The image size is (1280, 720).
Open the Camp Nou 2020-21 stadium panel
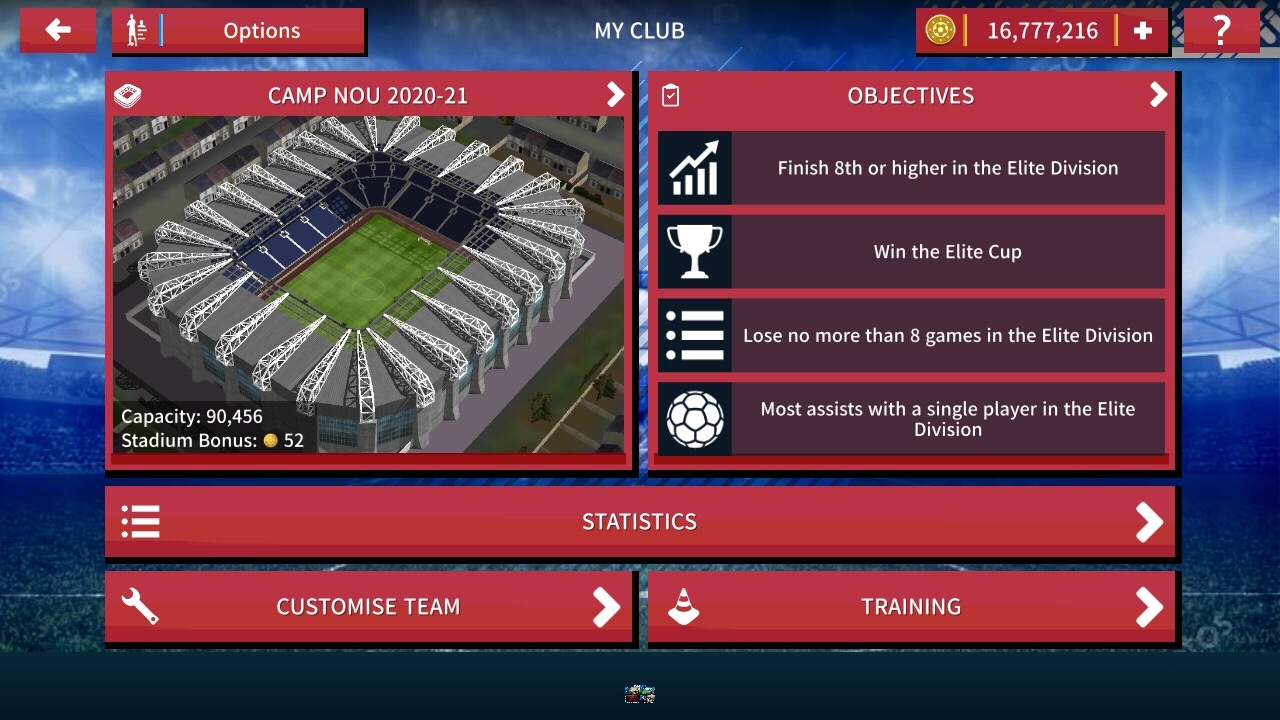pos(368,95)
